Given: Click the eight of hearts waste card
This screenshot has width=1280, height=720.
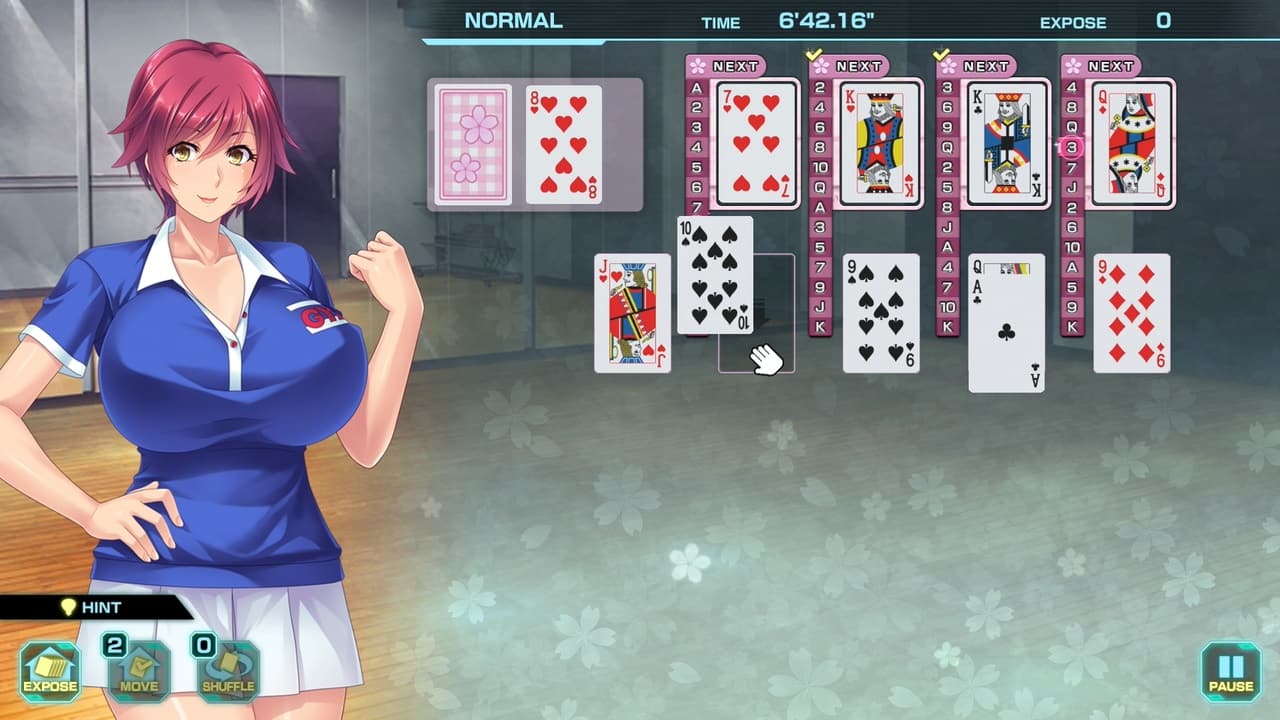Looking at the screenshot, I should [563, 146].
